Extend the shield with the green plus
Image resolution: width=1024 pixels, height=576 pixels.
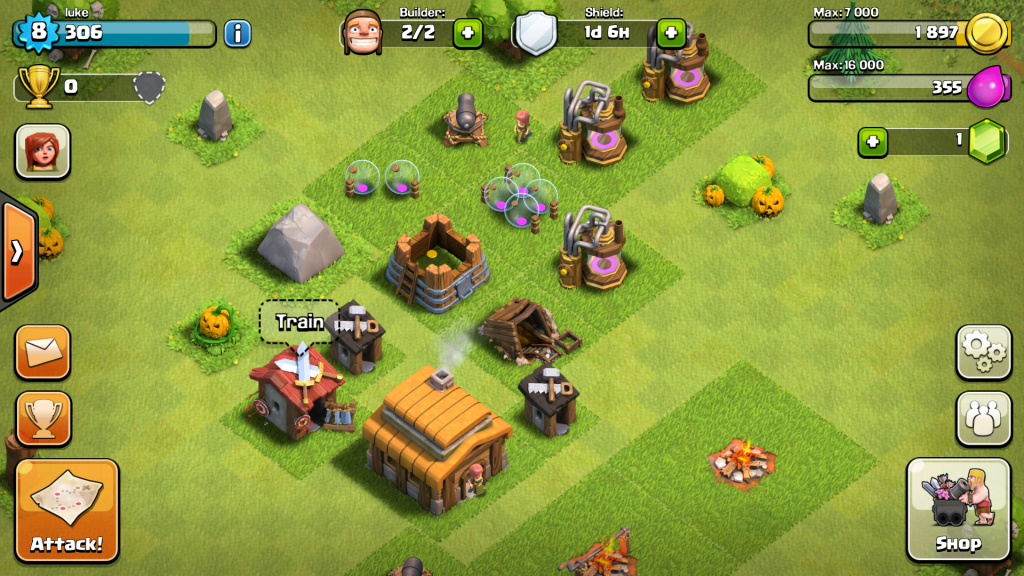point(671,33)
